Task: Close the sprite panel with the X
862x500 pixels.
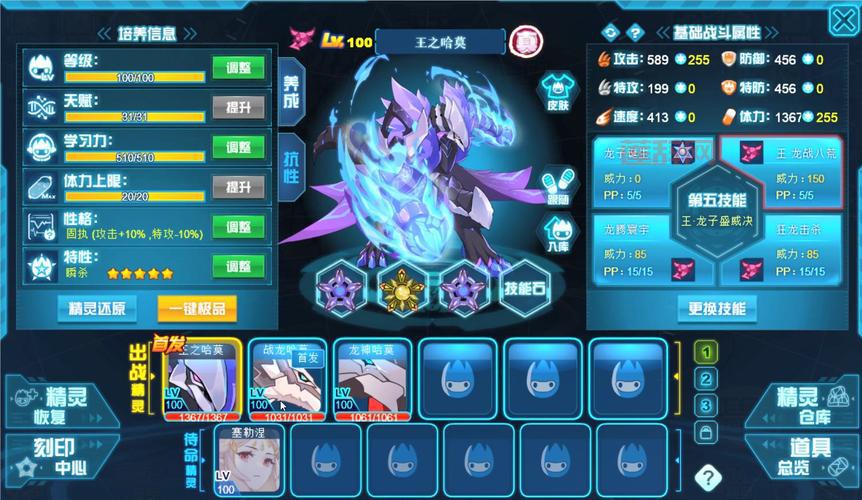Action: pos(842,20)
